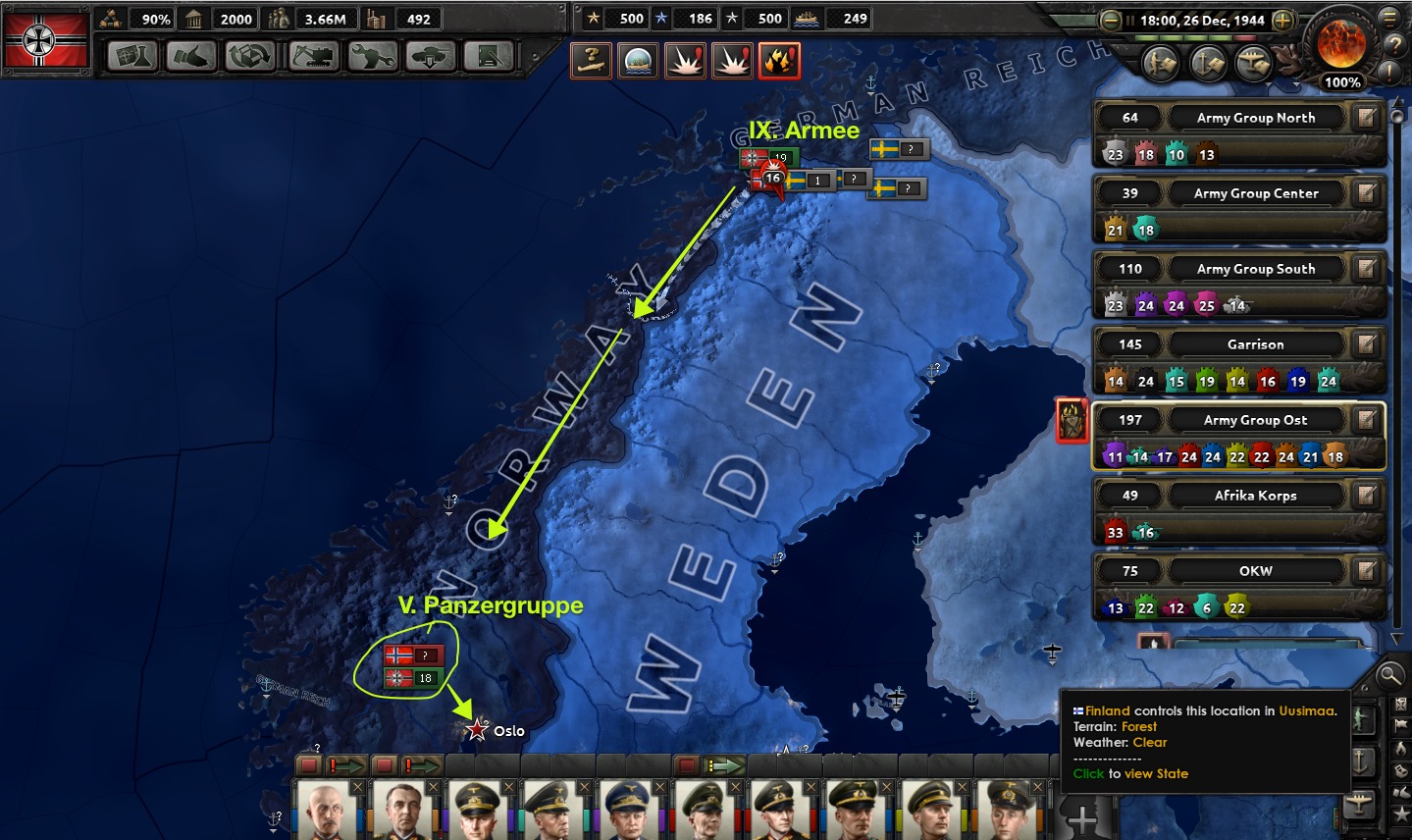Click the flaming alert notification icon

pyautogui.click(x=779, y=61)
